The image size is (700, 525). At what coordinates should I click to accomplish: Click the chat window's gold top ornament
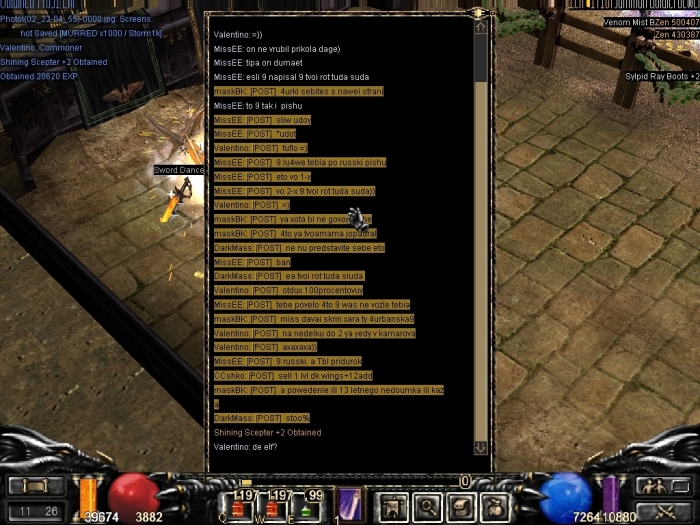tap(478, 12)
